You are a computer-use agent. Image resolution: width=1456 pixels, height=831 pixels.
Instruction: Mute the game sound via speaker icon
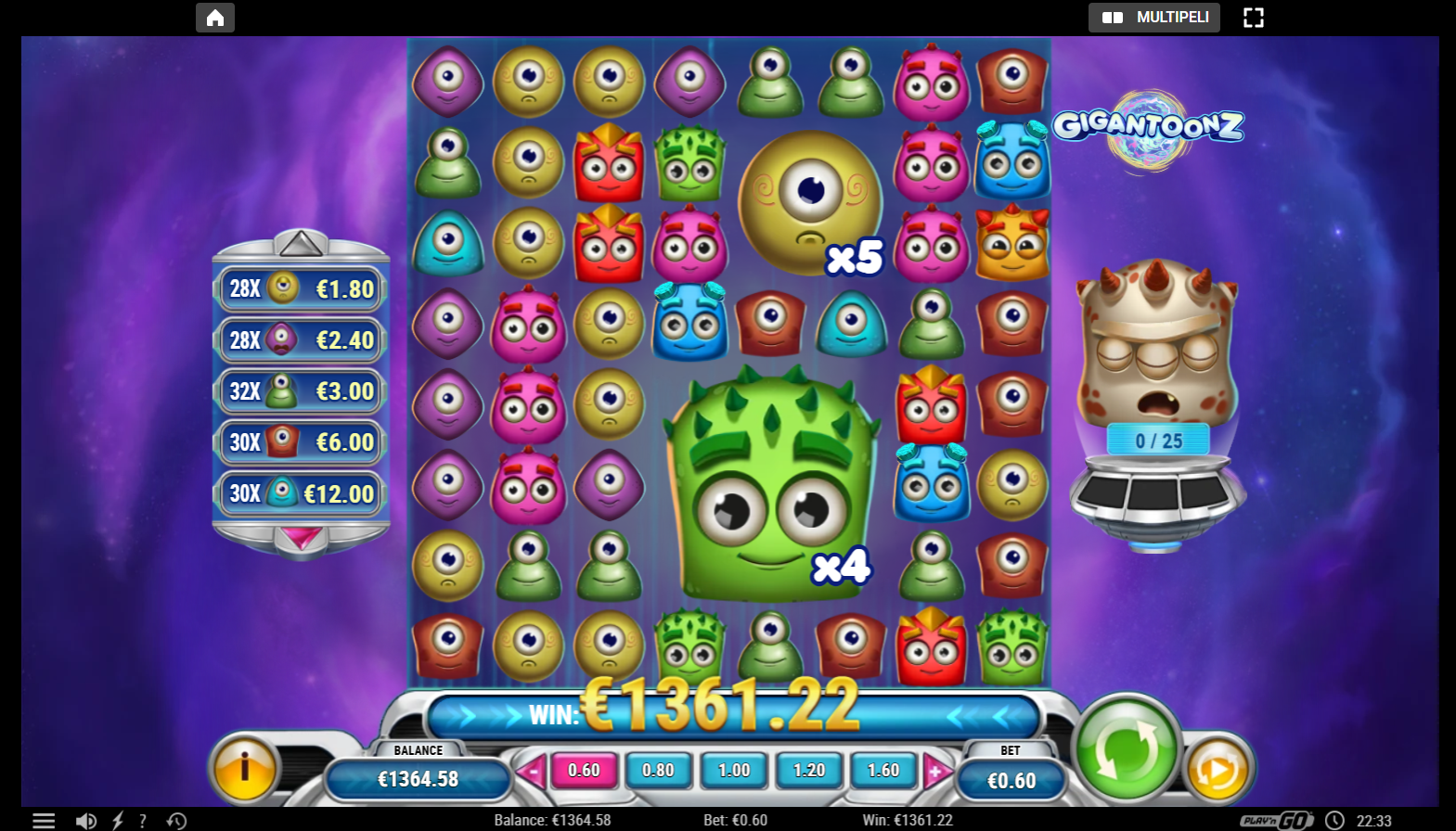click(87, 820)
